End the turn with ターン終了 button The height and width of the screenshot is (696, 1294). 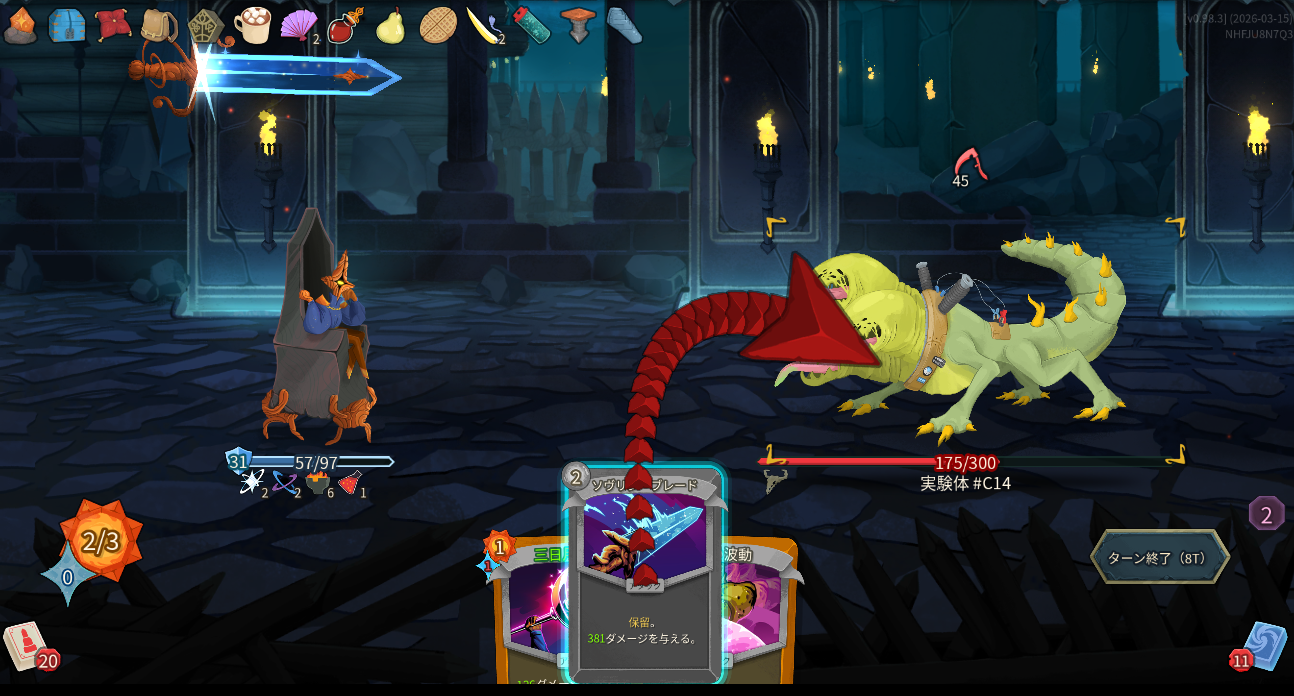[x=1159, y=557]
